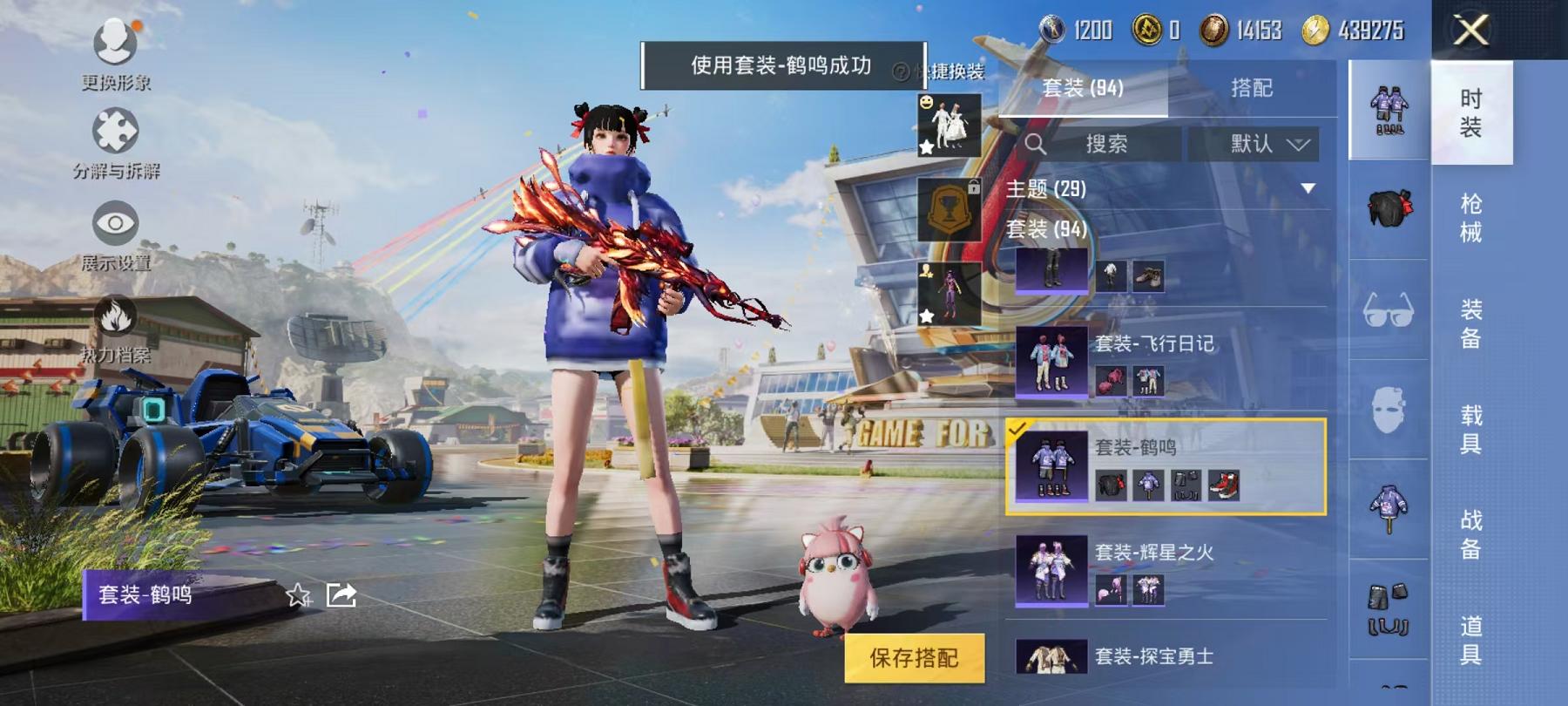
Task: Click the share icon next to the star
Action: 340,595
